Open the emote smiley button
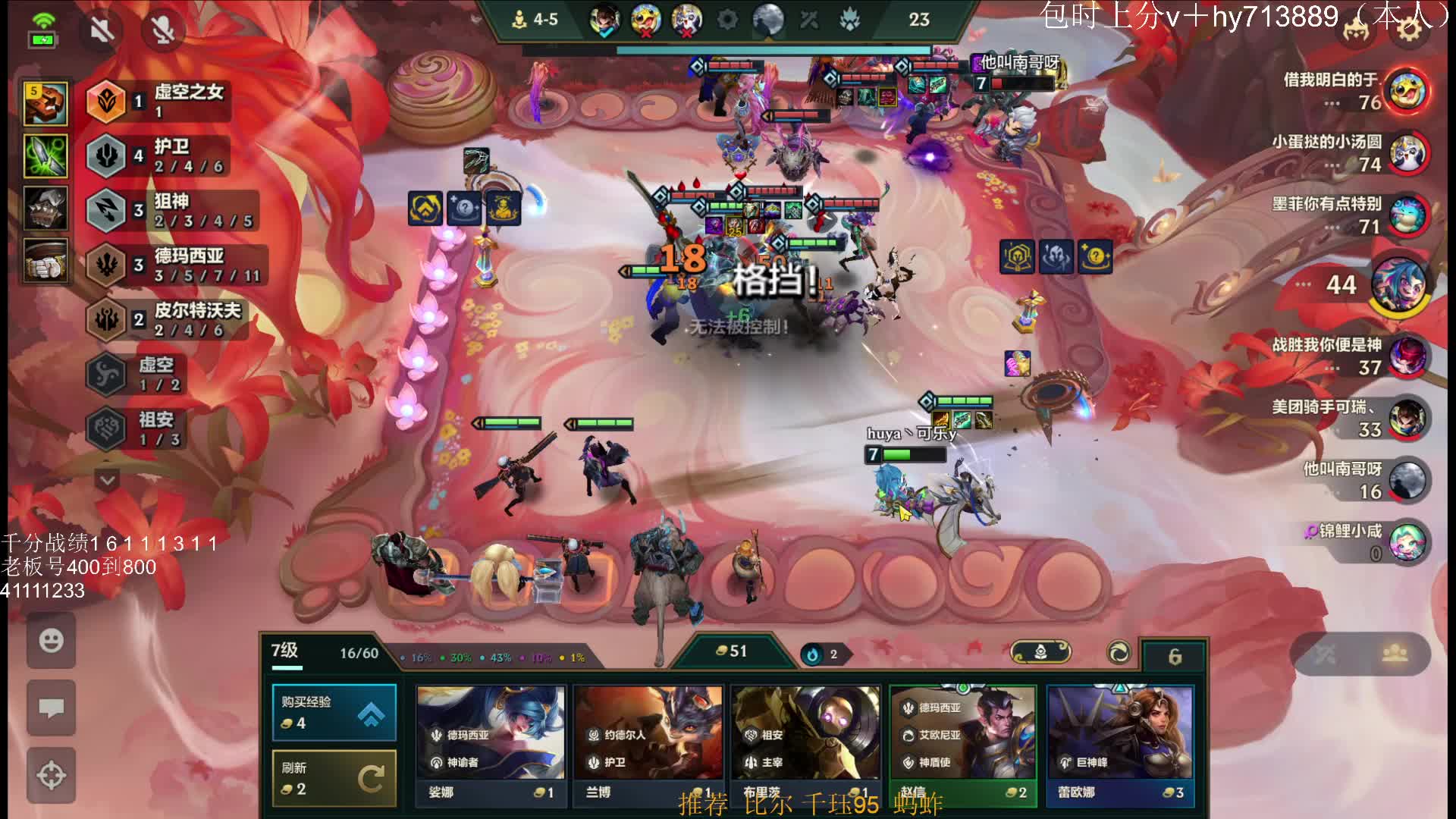Image resolution: width=1456 pixels, height=819 pixels. (51, 641)
